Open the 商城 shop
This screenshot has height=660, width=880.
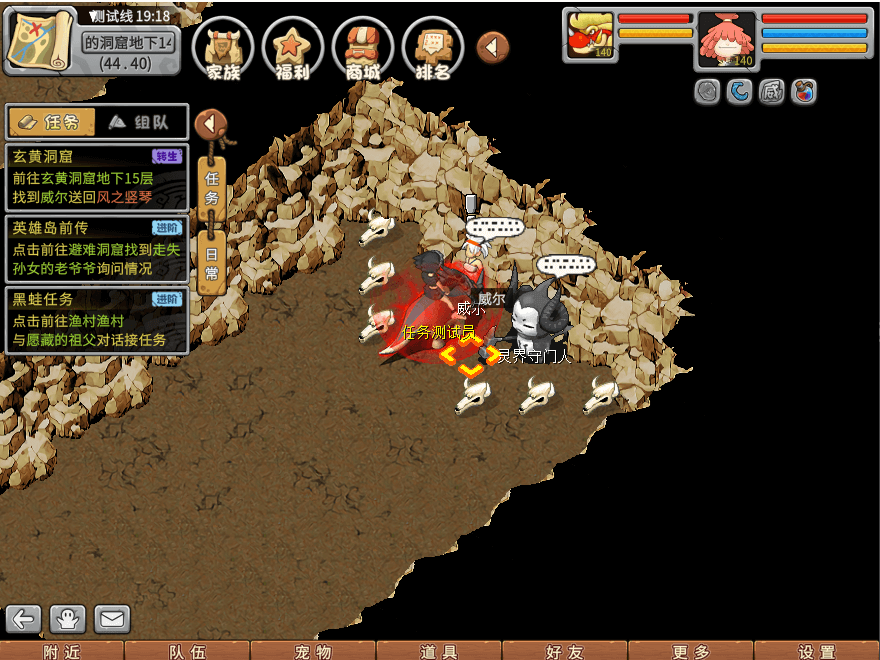click(x=362, y=48)
